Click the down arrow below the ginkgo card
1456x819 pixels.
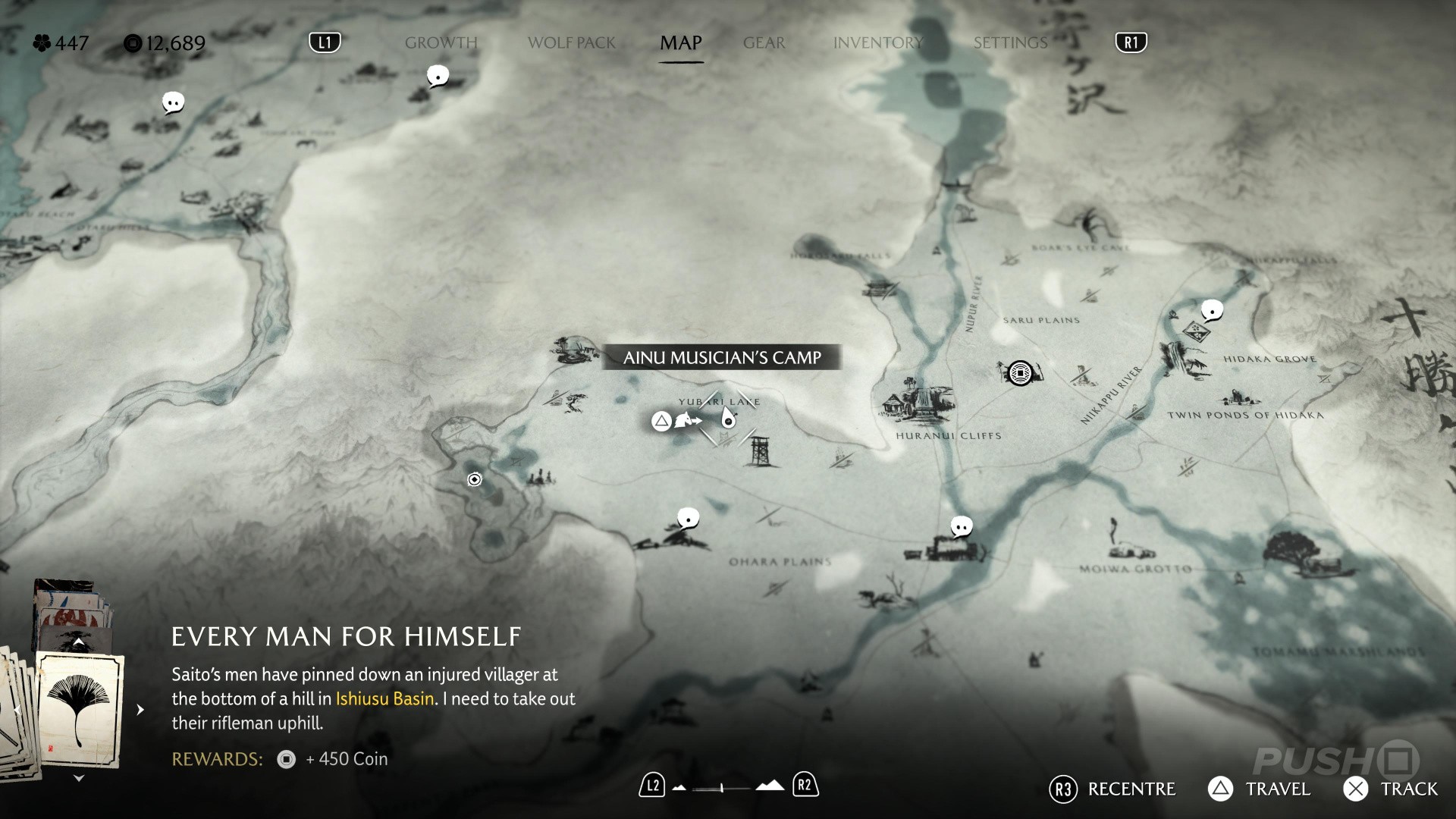pos(78,778)
